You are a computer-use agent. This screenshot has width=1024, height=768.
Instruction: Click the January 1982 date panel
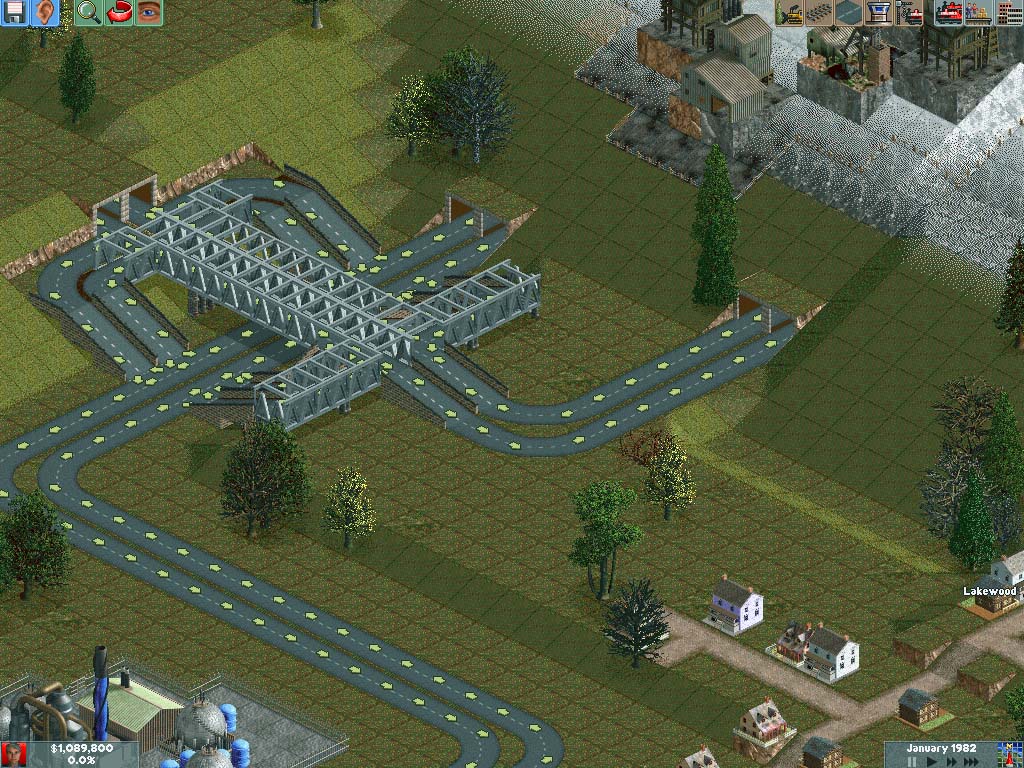click(941, 748)
